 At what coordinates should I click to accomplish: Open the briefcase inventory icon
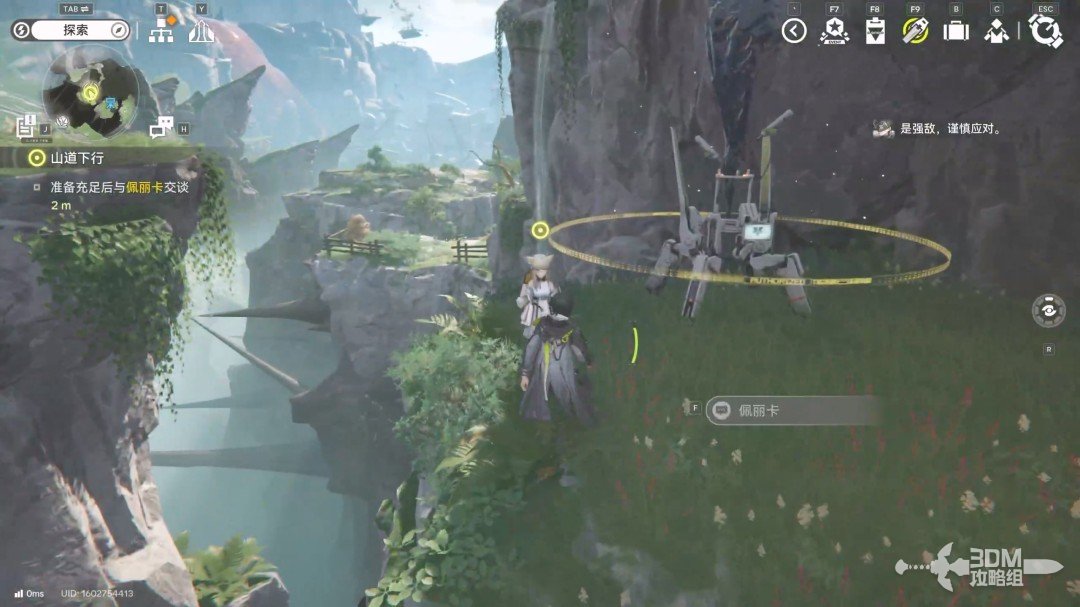(956, 31)
